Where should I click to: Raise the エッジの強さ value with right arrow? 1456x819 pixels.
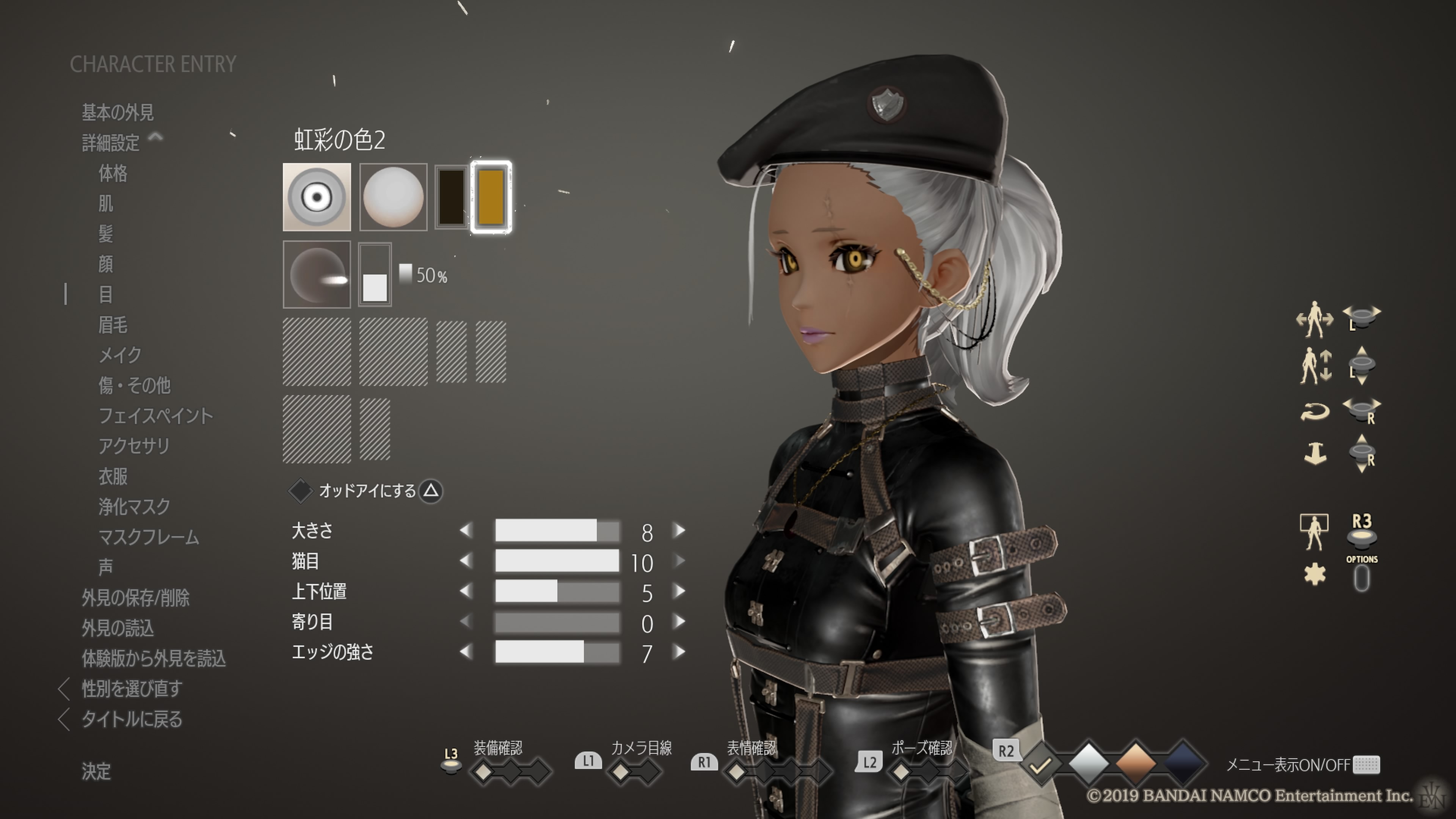679,652
